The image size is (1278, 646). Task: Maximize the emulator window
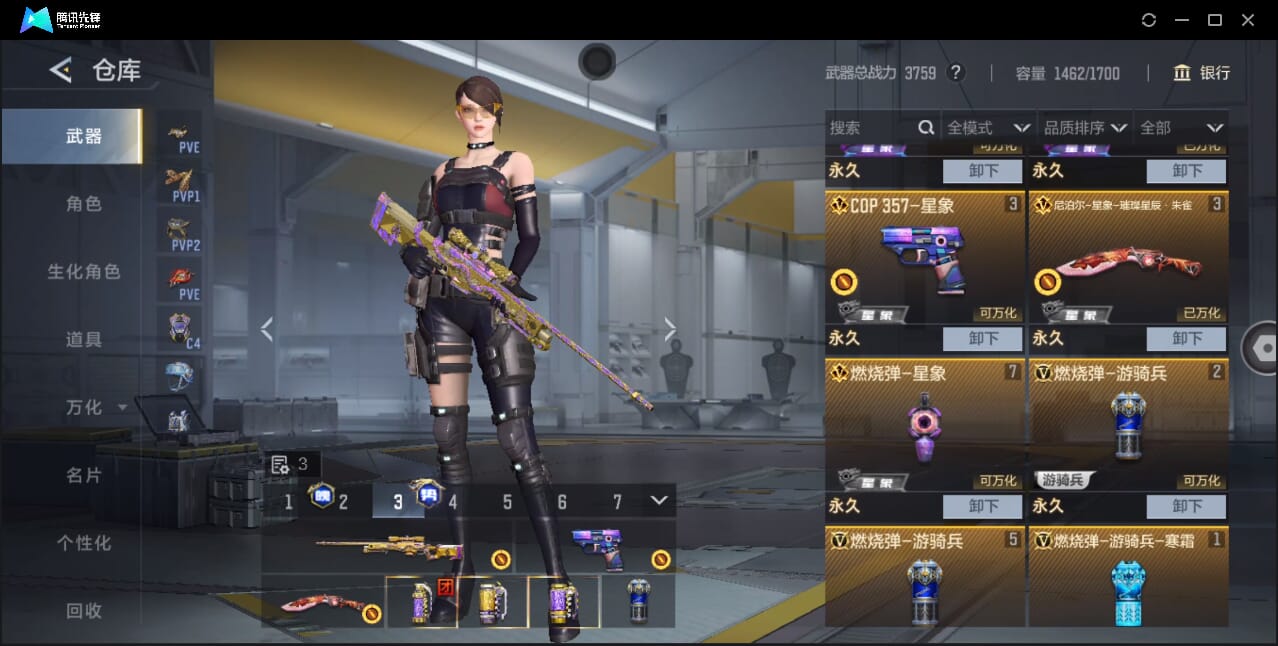[1215, 20]
